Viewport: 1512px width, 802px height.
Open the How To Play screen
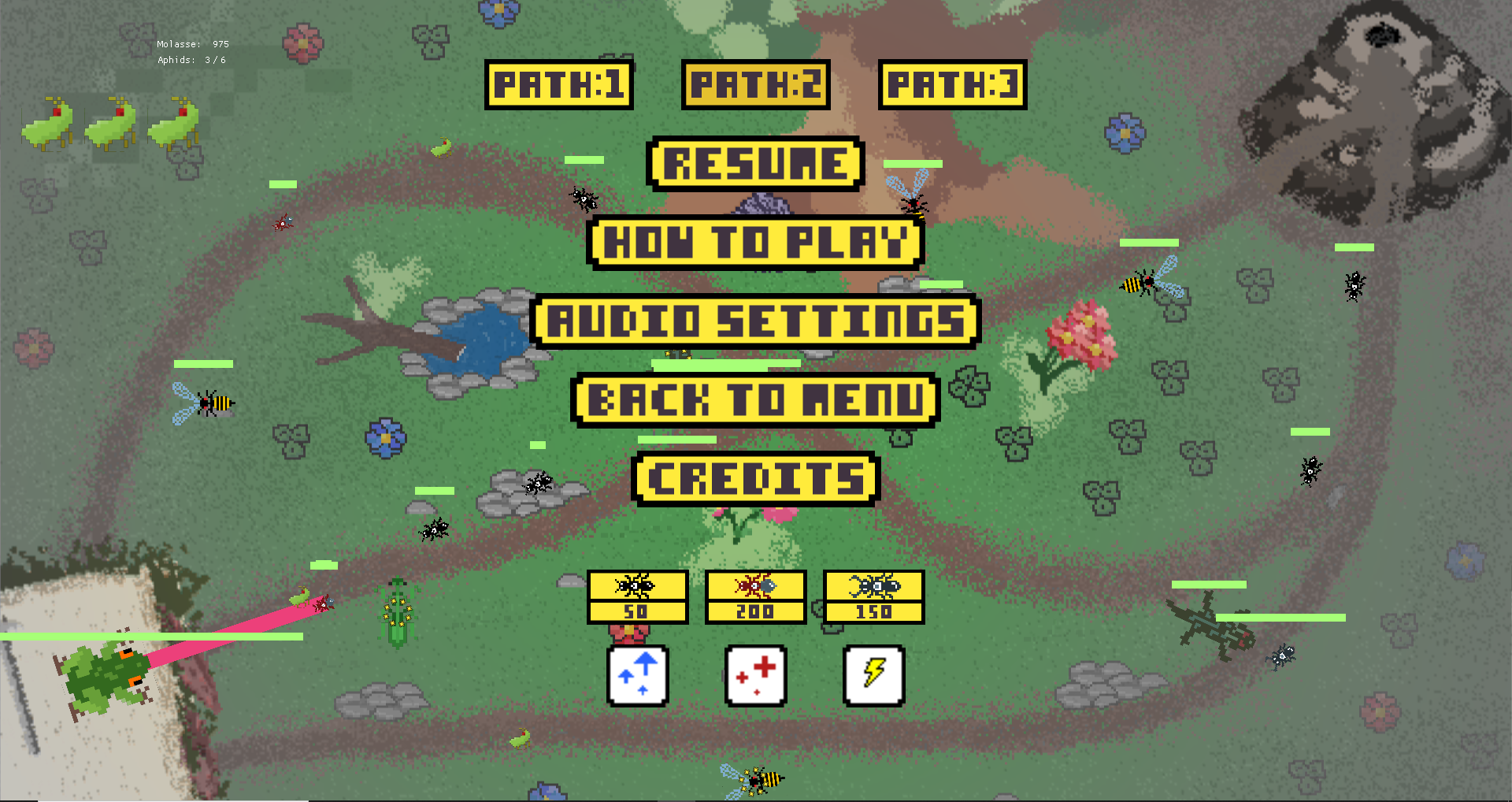click(755, 243)
